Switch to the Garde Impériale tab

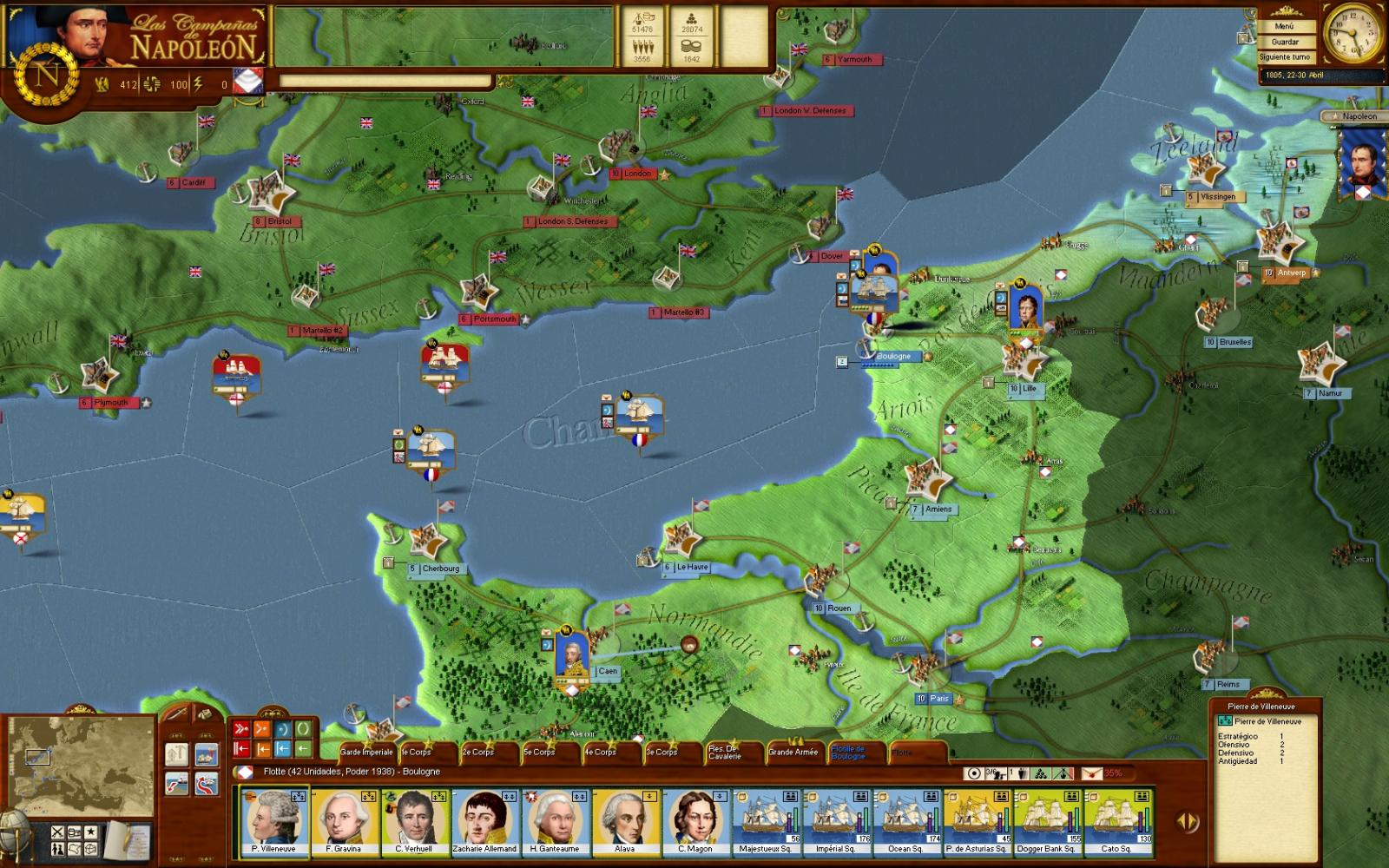coord(366,753)
